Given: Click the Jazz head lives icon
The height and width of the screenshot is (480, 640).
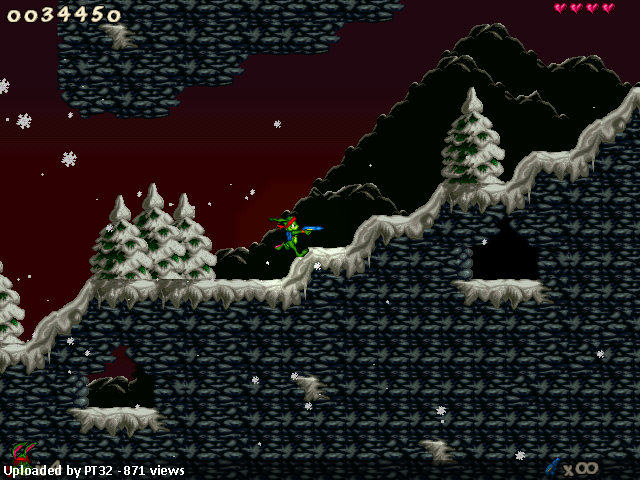Looking at the screenshot, I should tap(23, 452).
